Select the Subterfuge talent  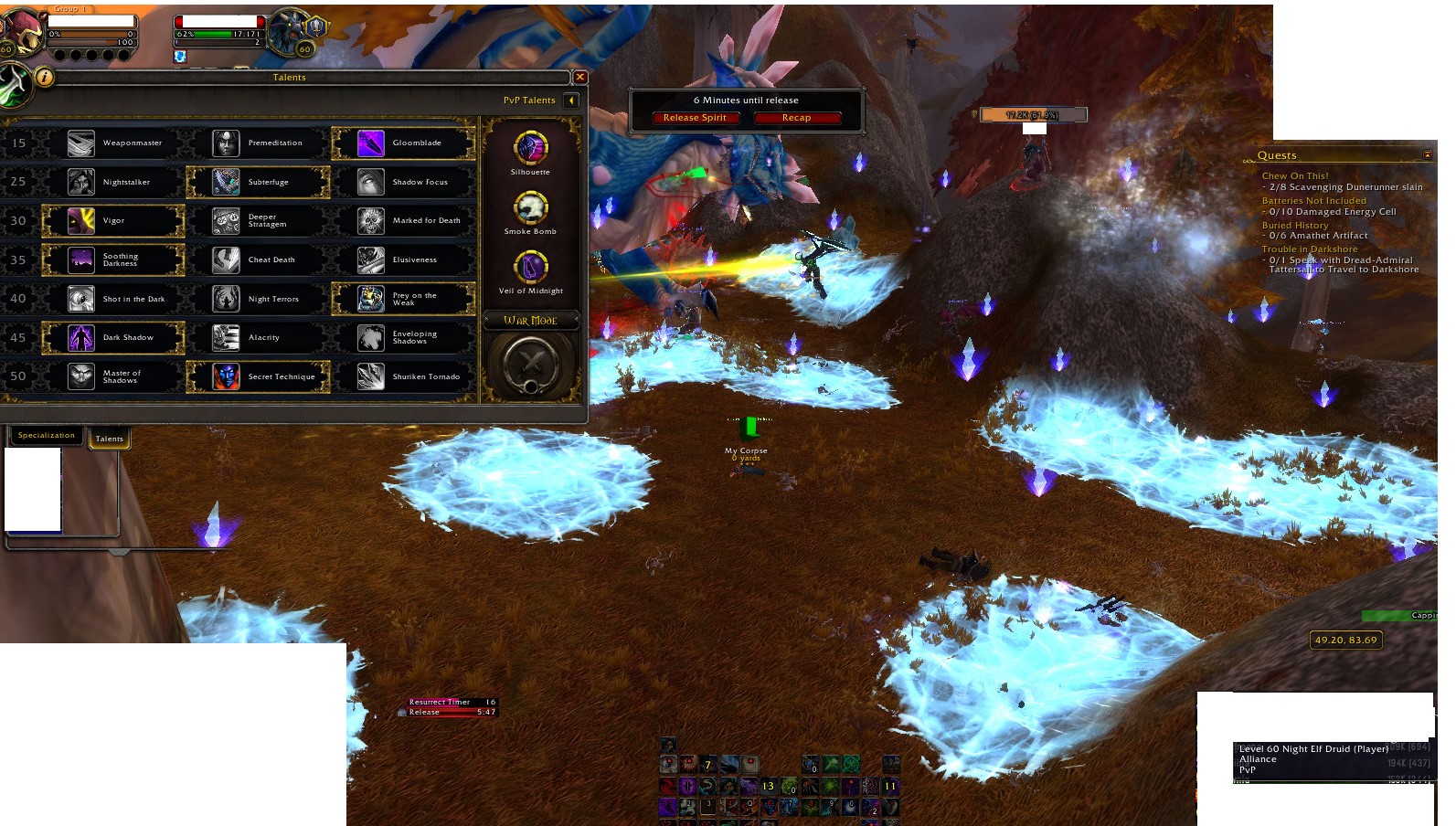(259, 182)
